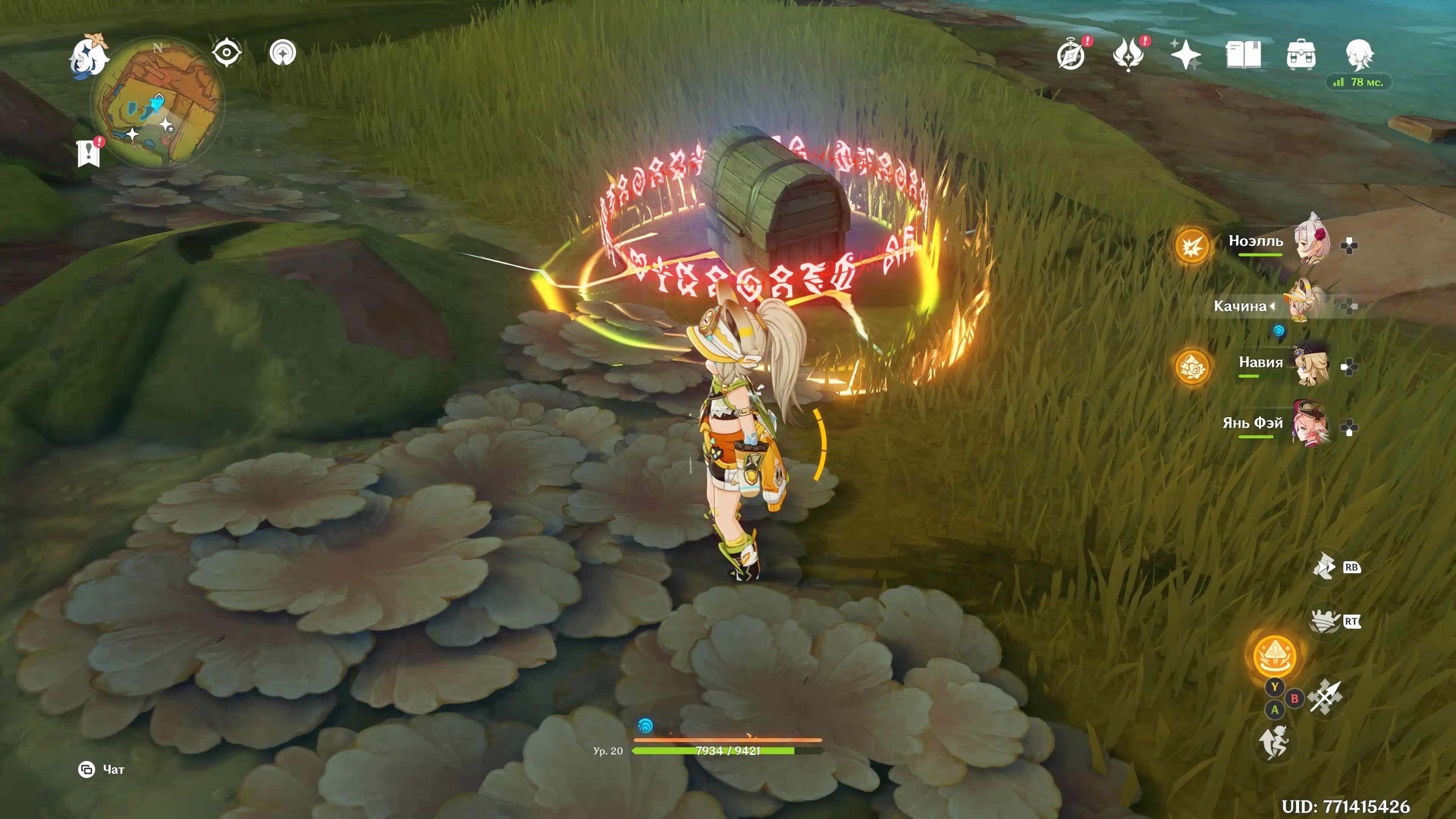Tap the sprint running-figure icon
The height and width of the screenshot is (819, 1456).
coord(1274,742)
